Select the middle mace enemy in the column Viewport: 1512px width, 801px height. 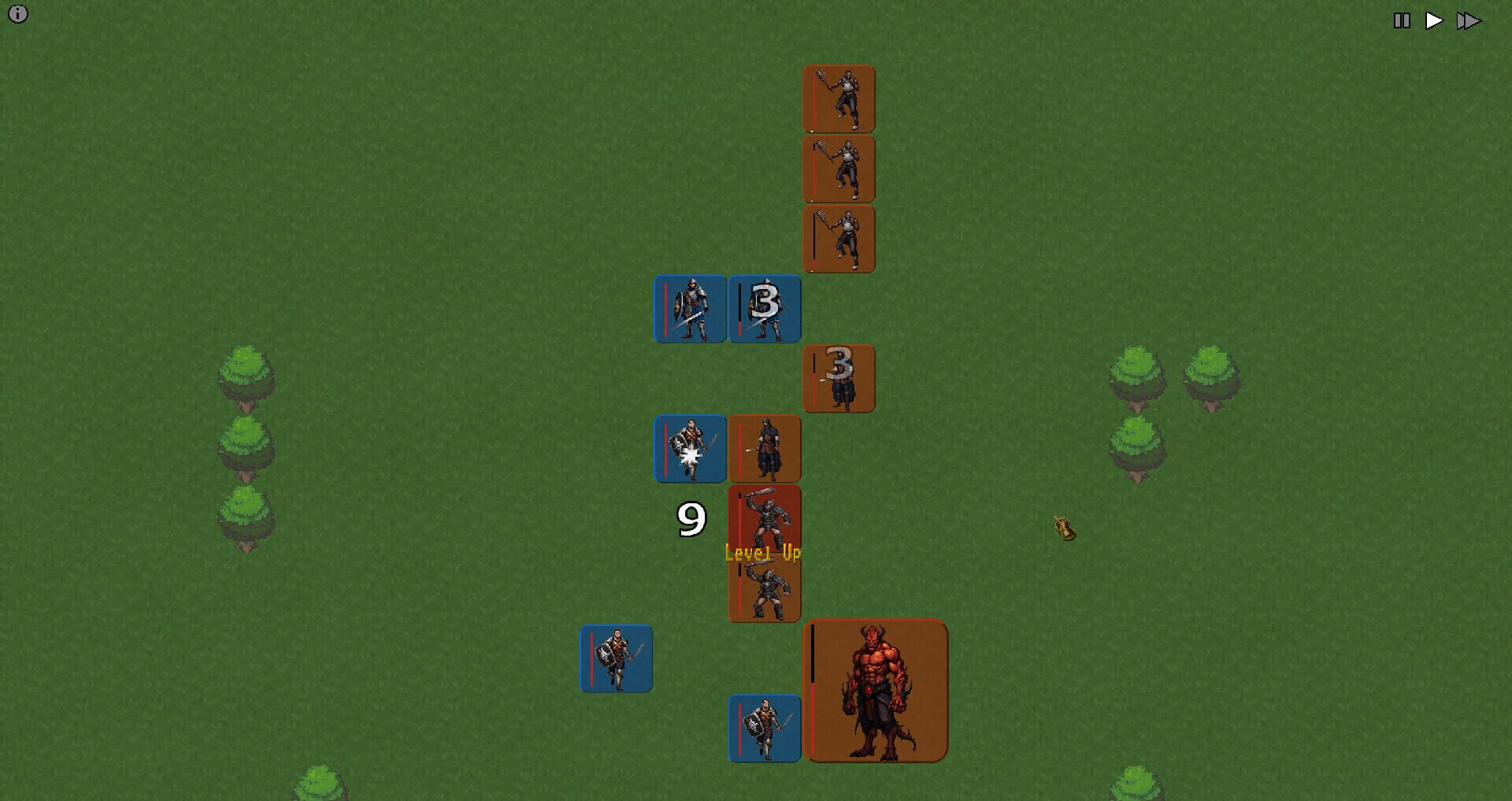(837, 169)
